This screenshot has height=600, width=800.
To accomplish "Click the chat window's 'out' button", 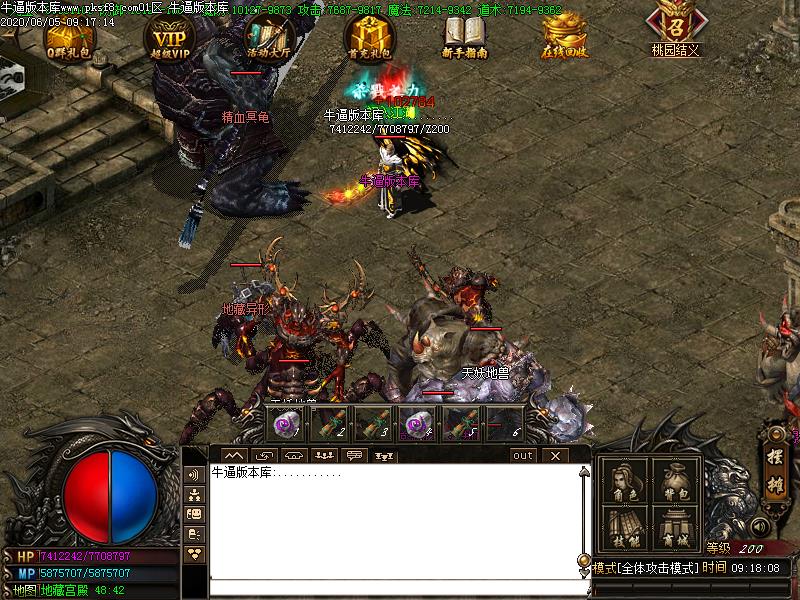I will click(x=523, y=456).
